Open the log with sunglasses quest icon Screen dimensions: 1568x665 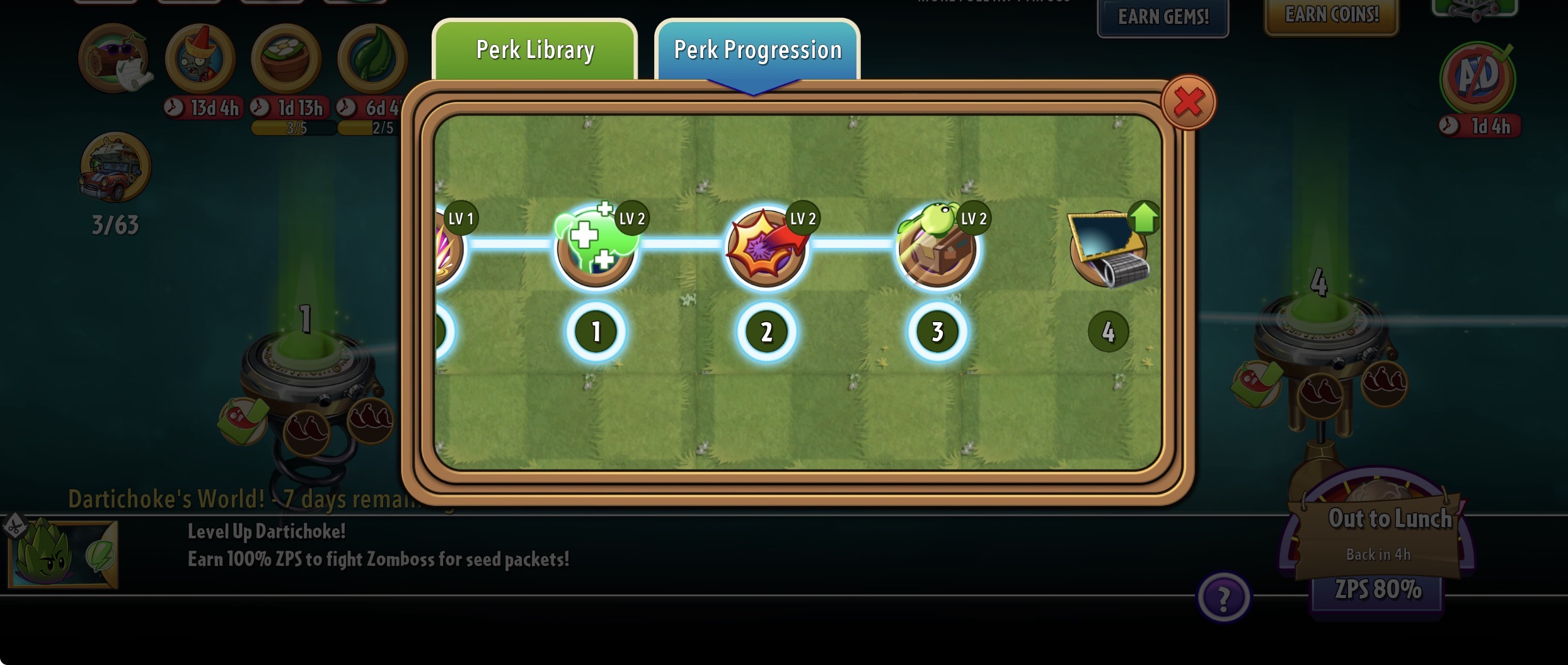pos(114,59)
